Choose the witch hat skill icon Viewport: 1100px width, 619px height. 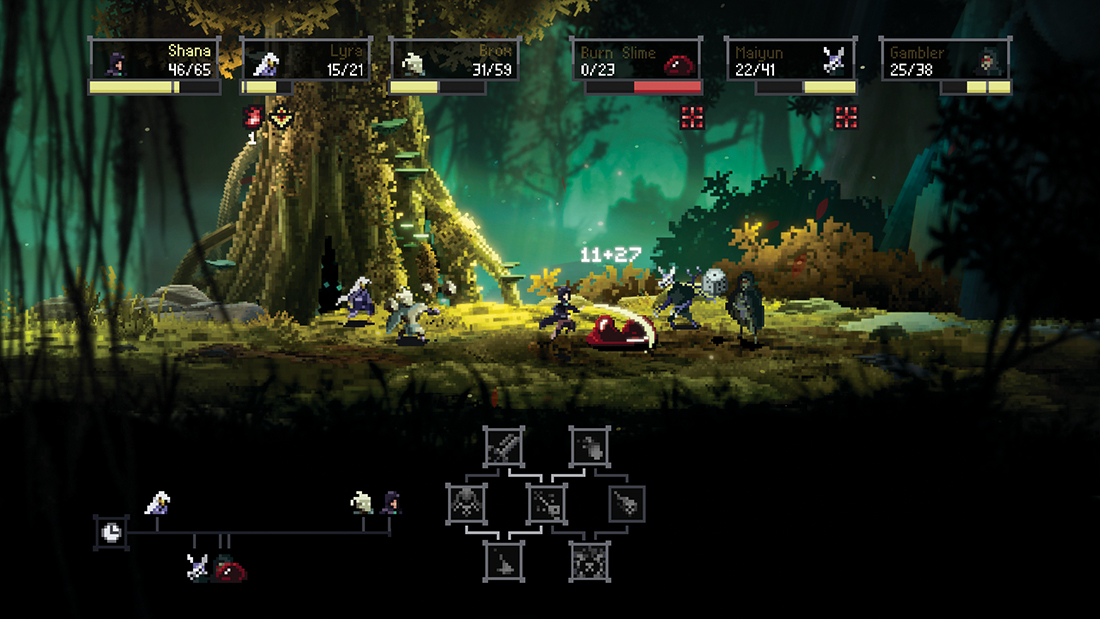click(503, 561)
